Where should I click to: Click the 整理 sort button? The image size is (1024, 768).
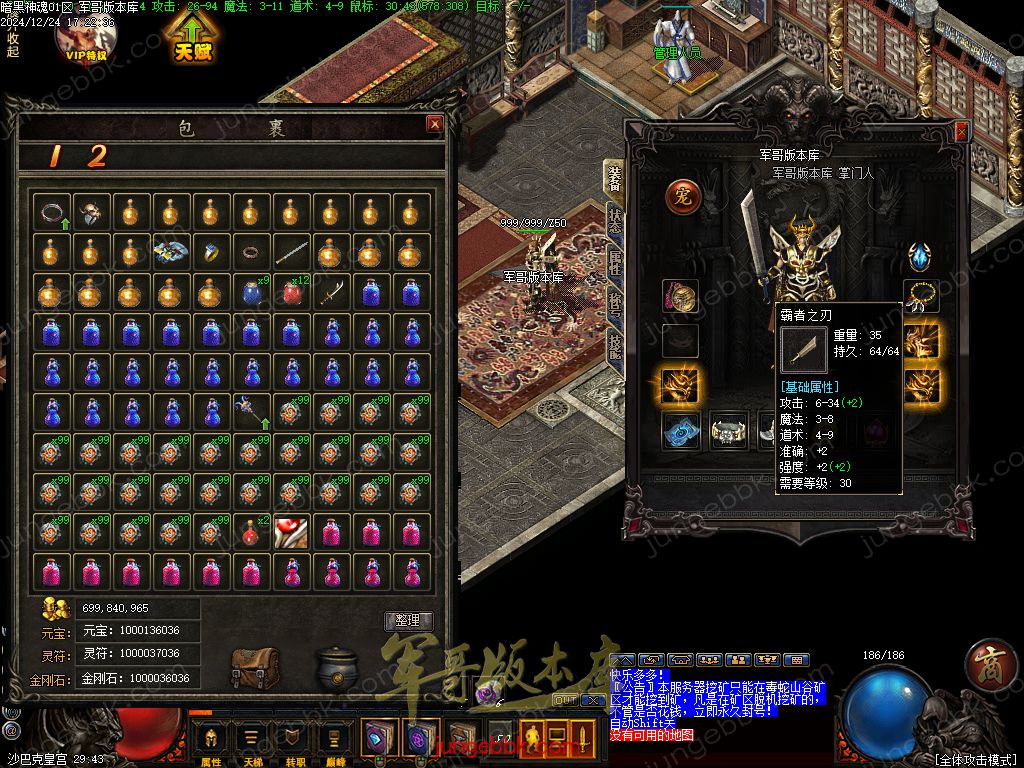(x=408, y=620)
